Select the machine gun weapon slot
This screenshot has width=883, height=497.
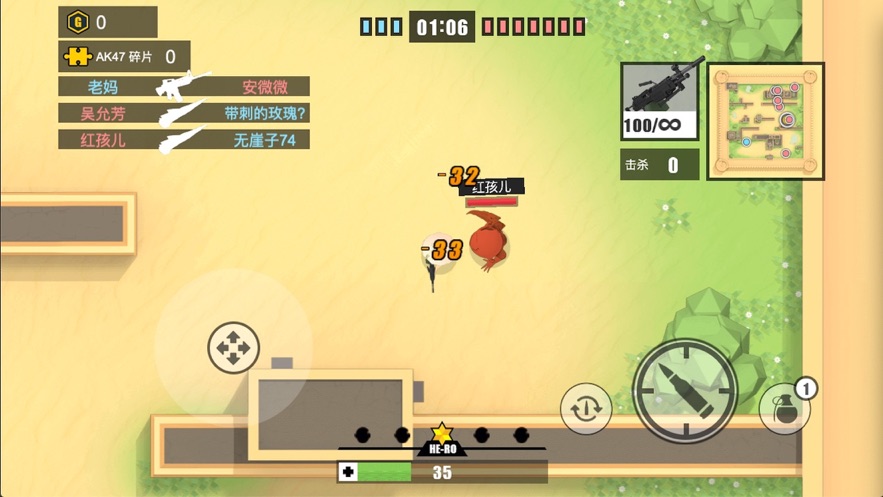660,101
